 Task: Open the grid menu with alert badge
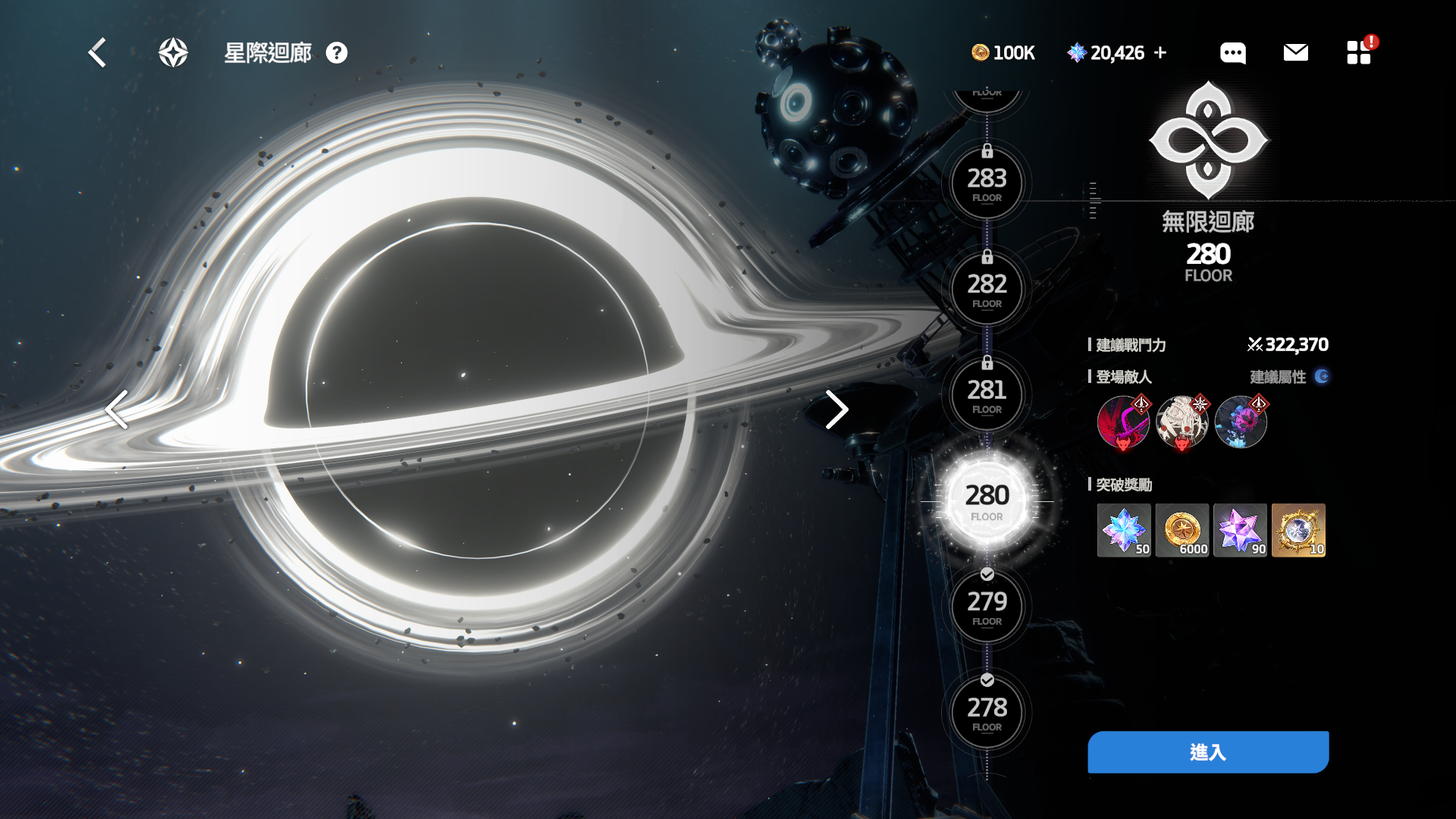(1358, 52)
